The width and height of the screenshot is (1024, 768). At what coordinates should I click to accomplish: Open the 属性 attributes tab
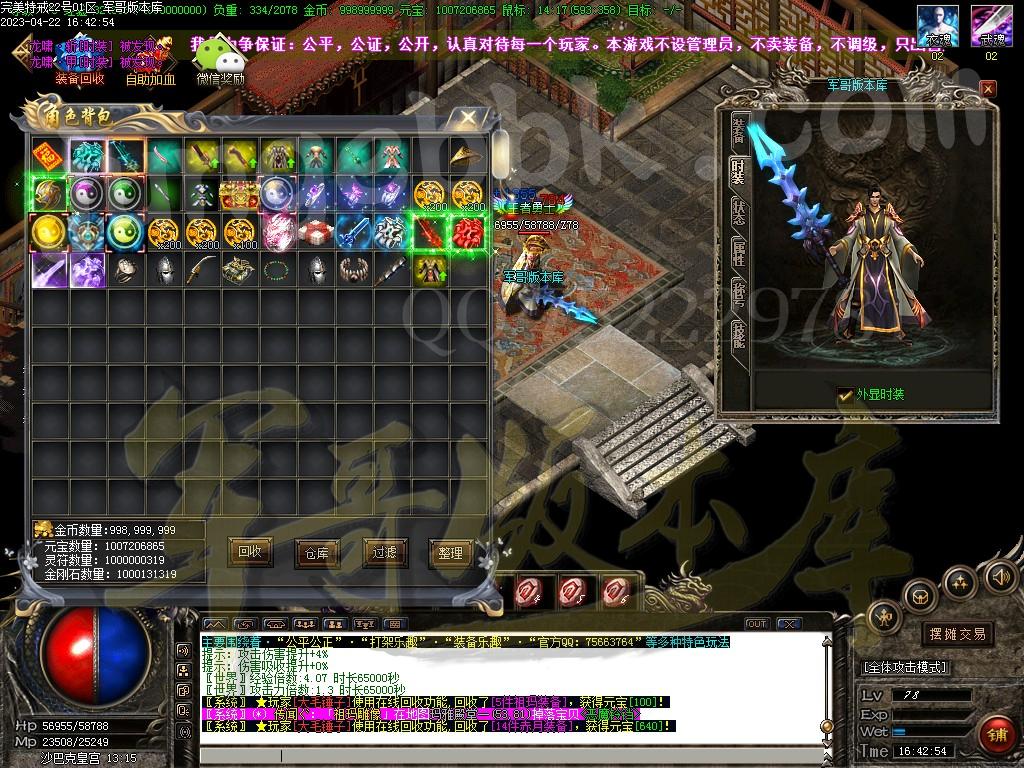[738, 252]
